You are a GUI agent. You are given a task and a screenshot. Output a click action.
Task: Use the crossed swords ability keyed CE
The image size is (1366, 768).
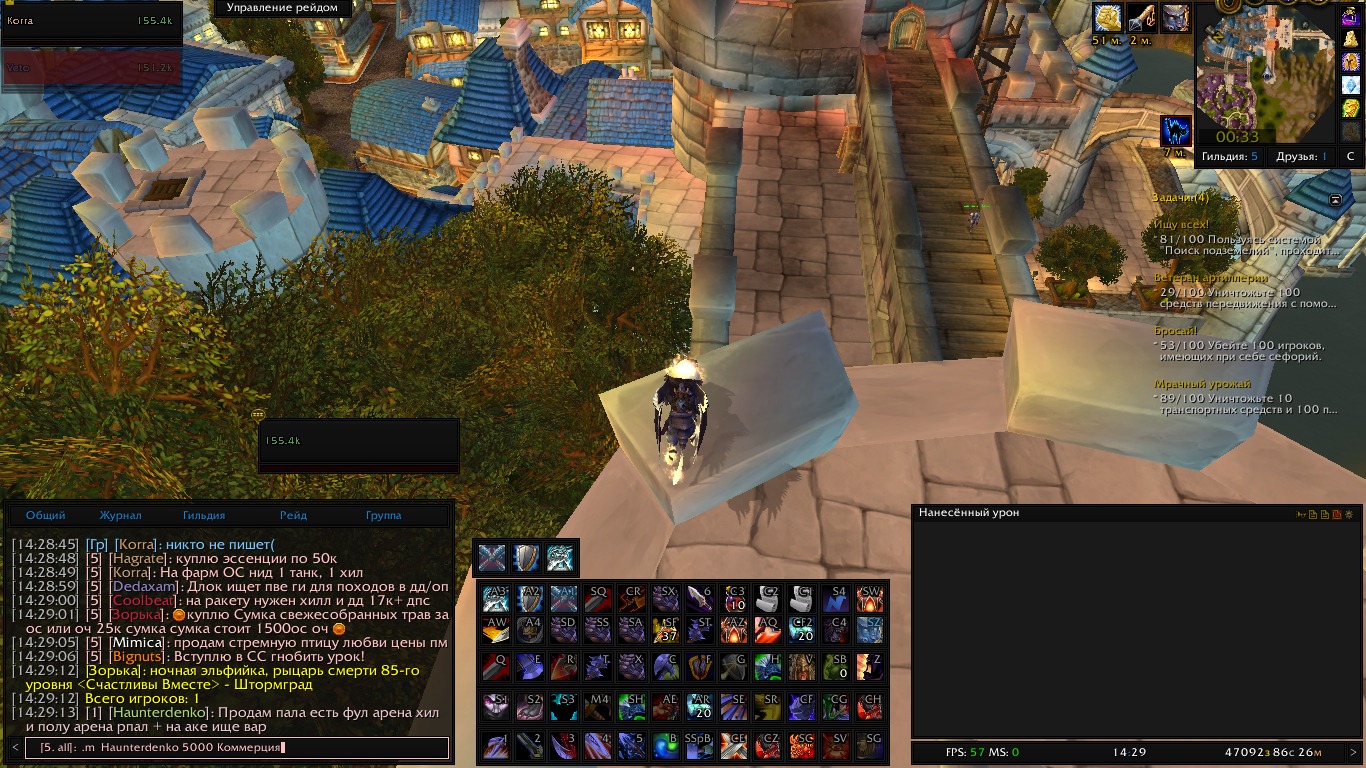click(x=733, y=747)
